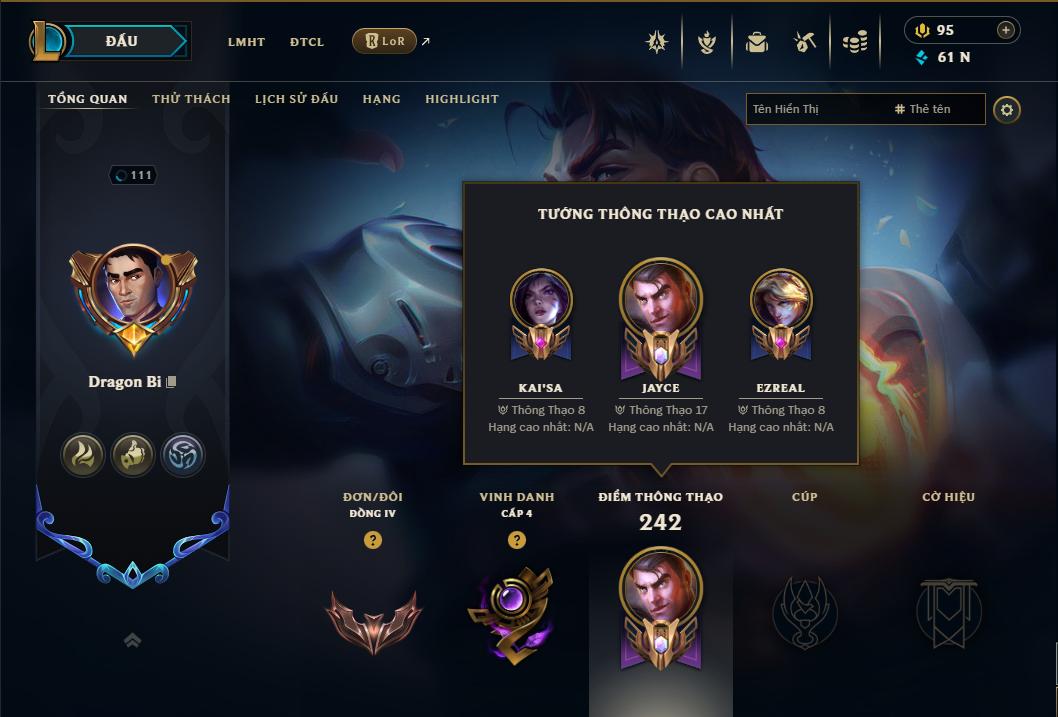Select Ezreal mastery portrait
Viewport: 1058px width, 717px height.
781,300
